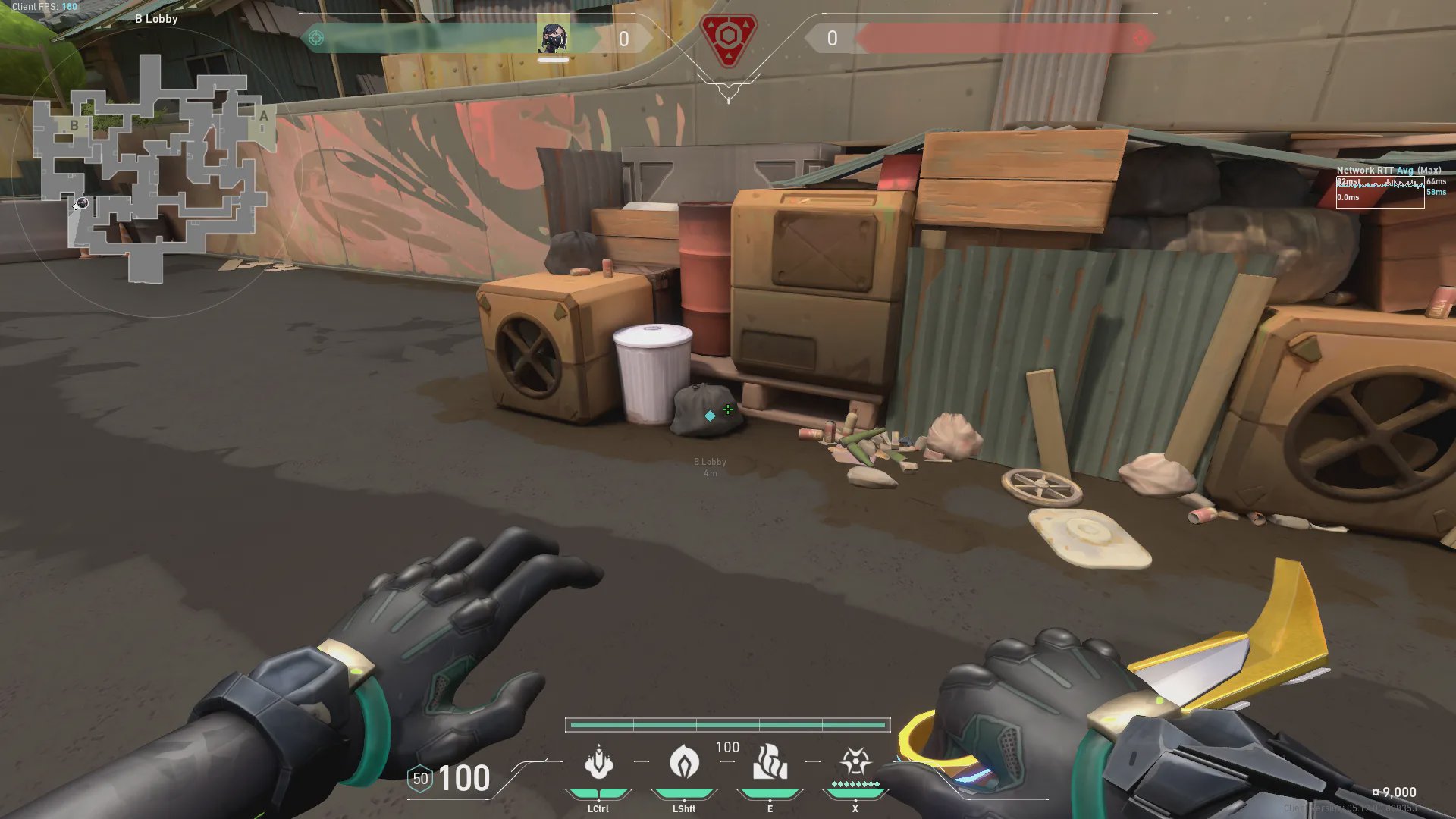
Task: Select the Viper agent portrait
Action: pos(554,38)
